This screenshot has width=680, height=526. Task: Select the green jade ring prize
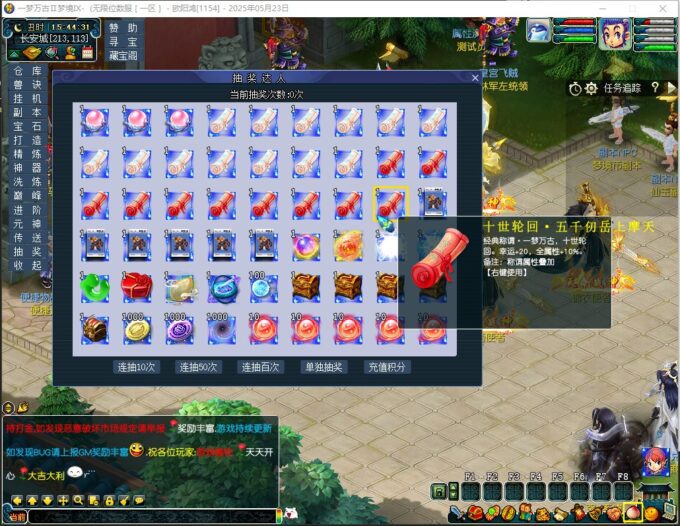tap(95, 286)
